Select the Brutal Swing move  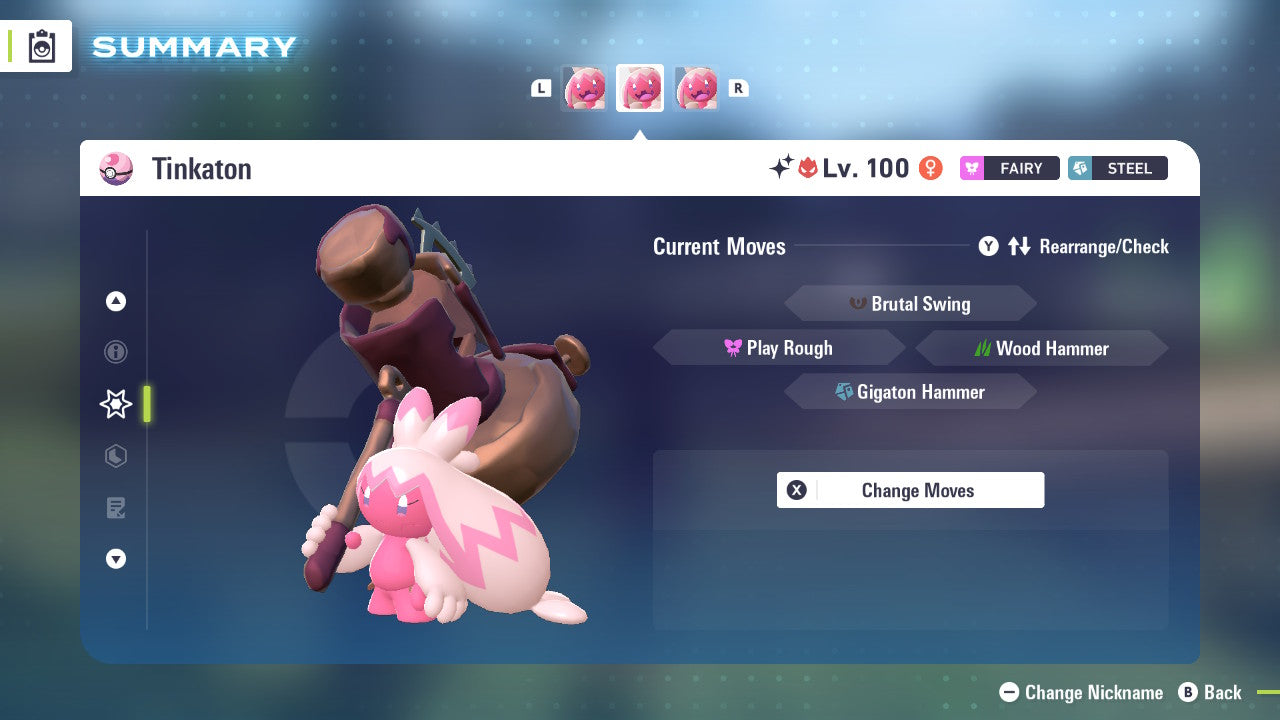pyautogui.click(x=910, y=304)
